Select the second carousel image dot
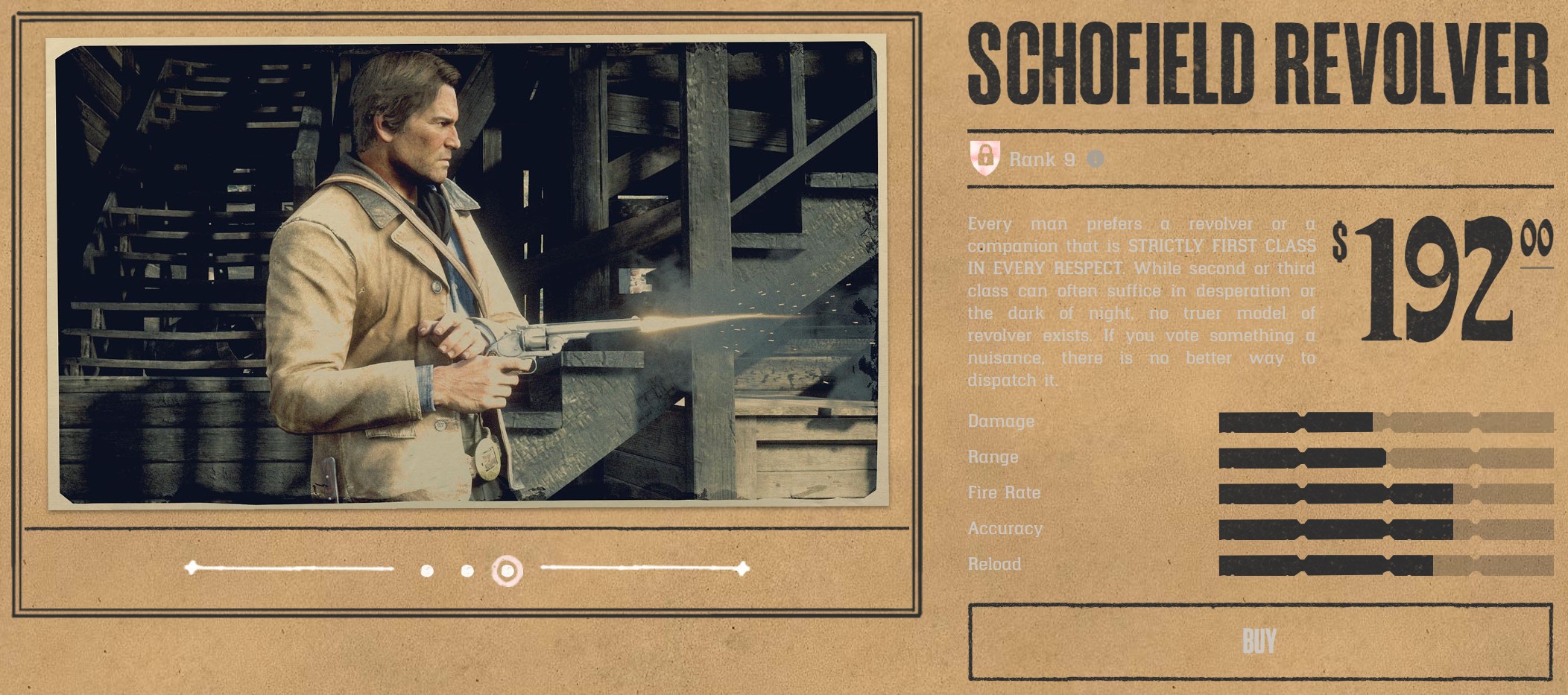Image resolution: width=1568 pixels, height=695 pixels. (467, 571)
